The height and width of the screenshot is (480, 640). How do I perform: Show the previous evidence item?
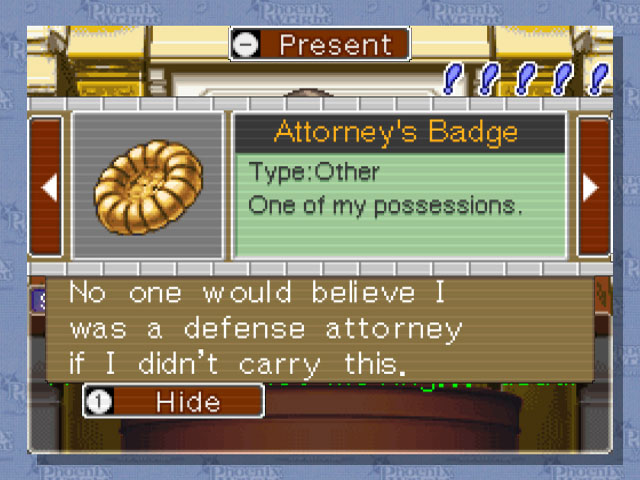pyautogui.click(x=47, y=187)
